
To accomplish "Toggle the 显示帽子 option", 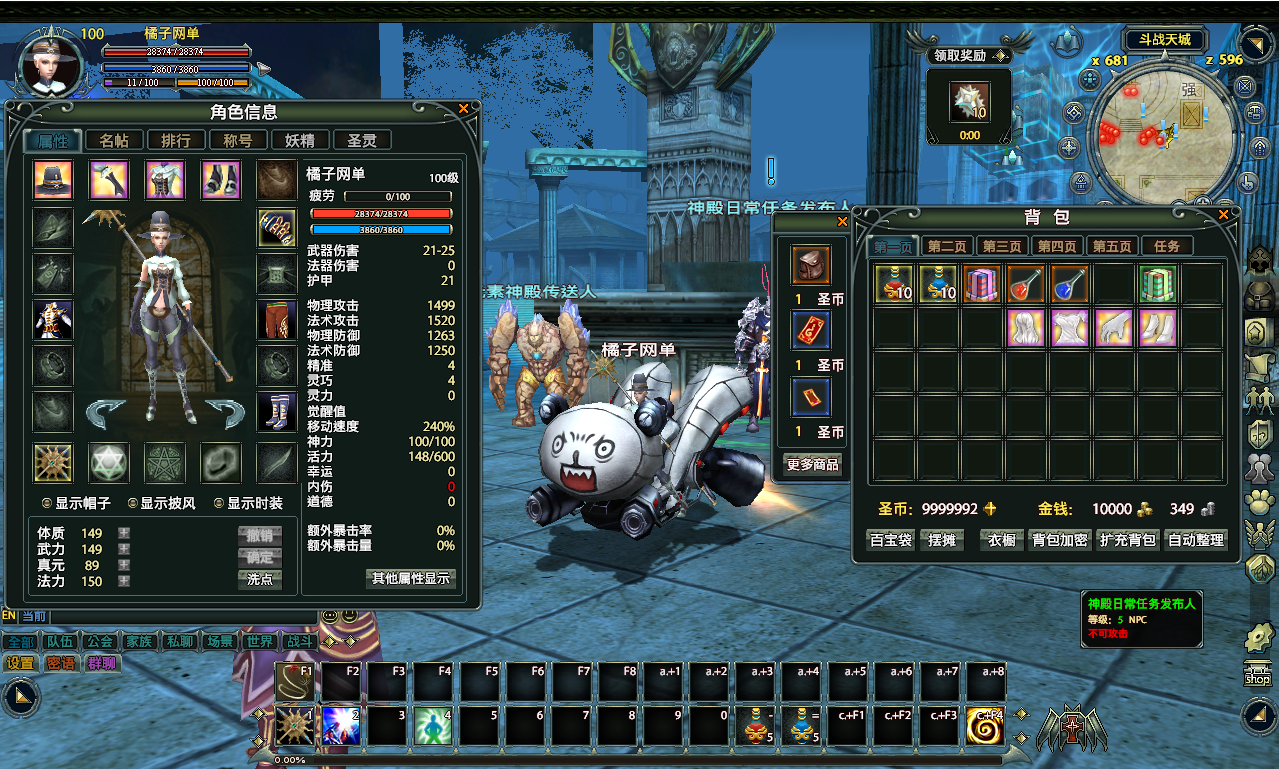I will pos(47,503).
